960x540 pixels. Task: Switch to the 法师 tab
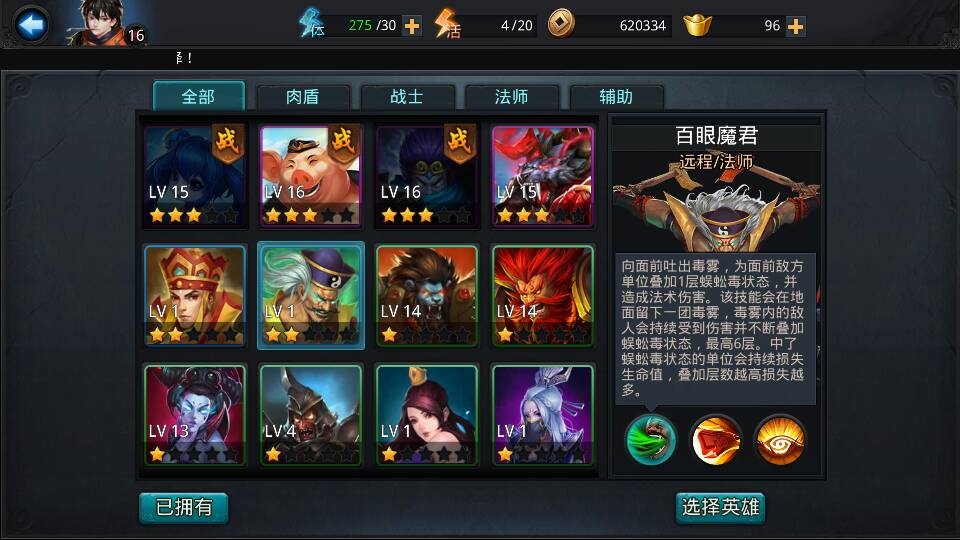511,97
